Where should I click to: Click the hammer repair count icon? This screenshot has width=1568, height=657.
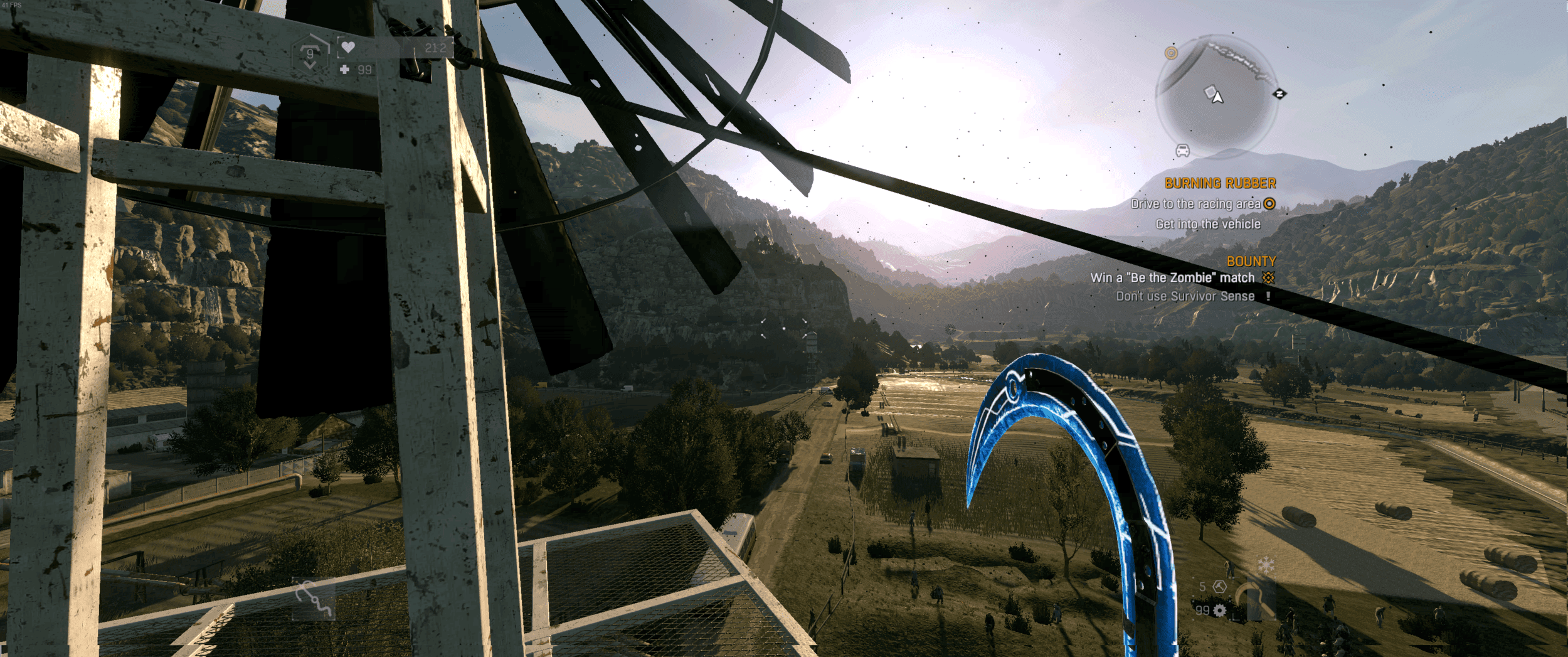pos(1219,587)
